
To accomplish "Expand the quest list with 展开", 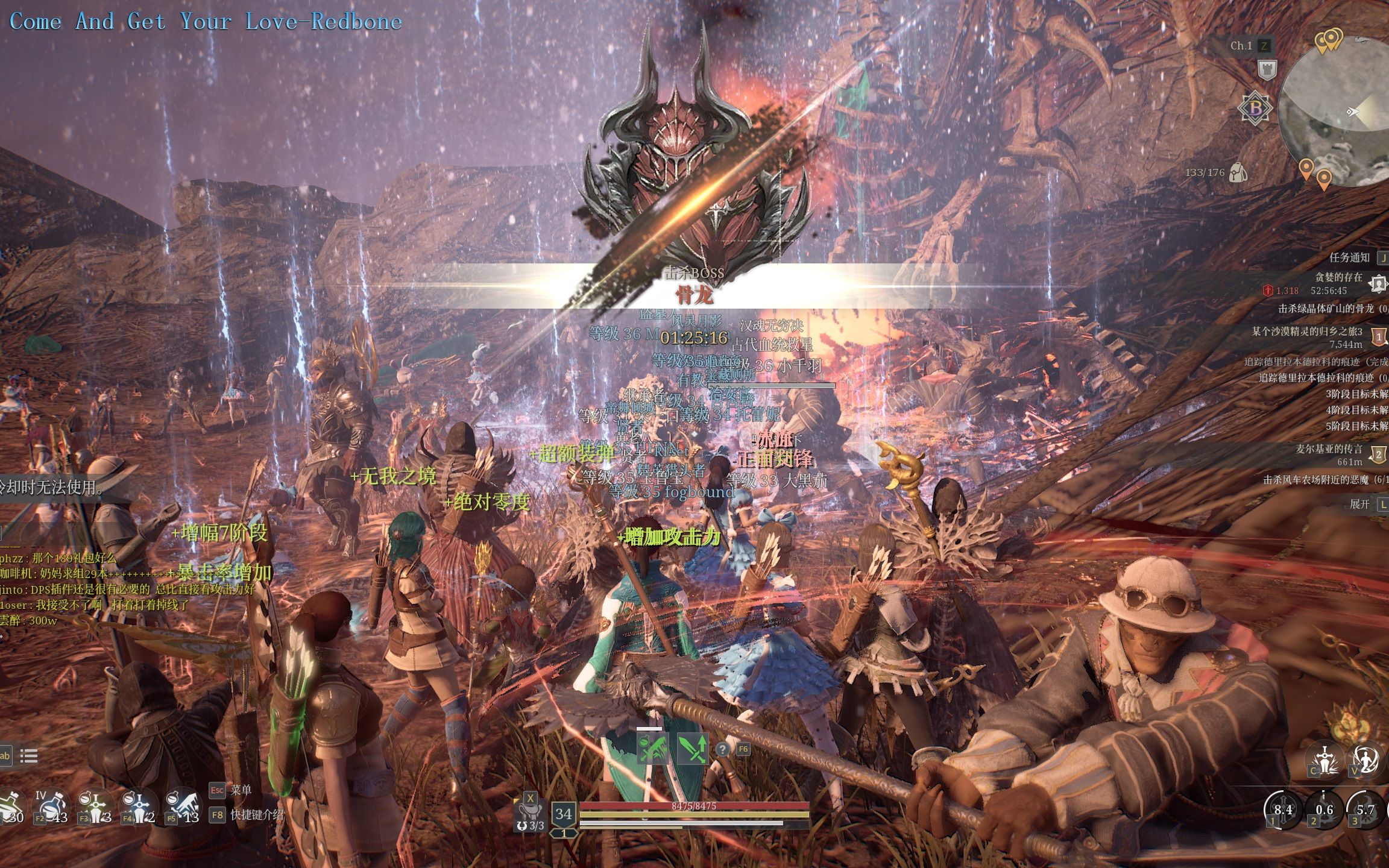I will 1359,504.
